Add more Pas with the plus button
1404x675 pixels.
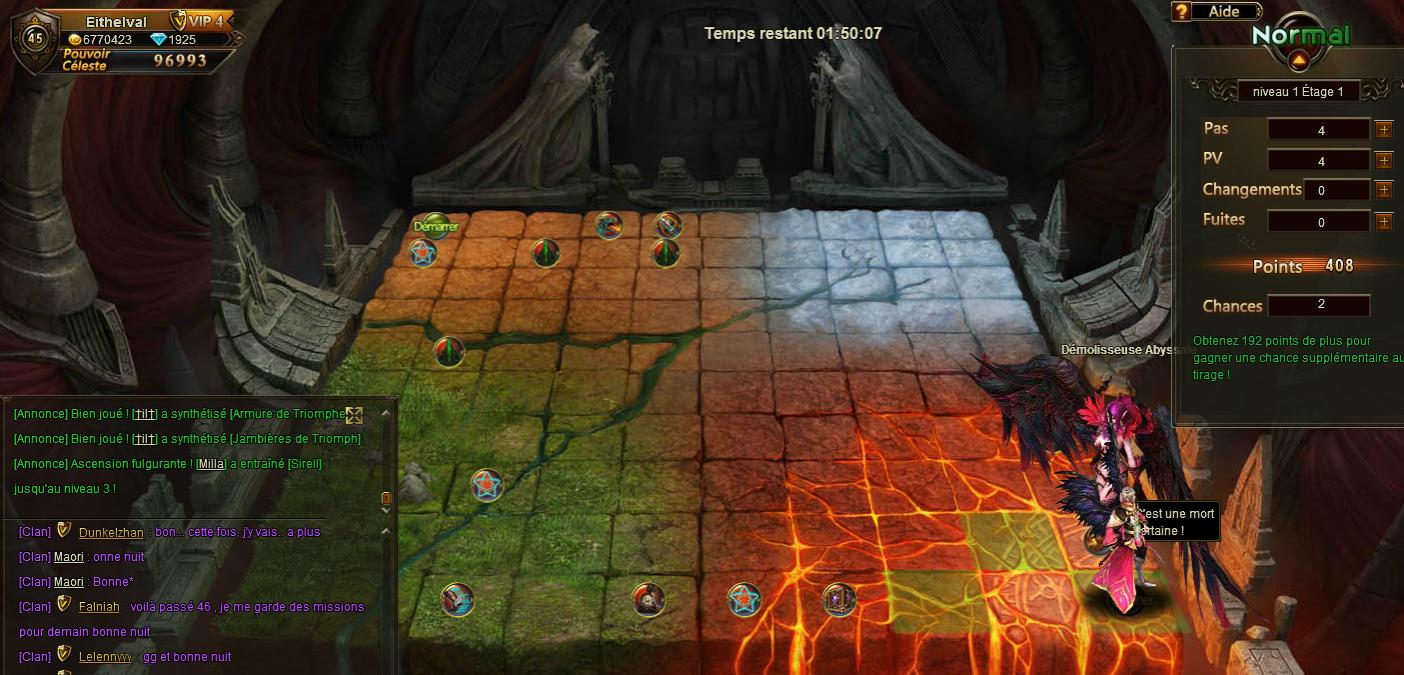(1384, 129)
